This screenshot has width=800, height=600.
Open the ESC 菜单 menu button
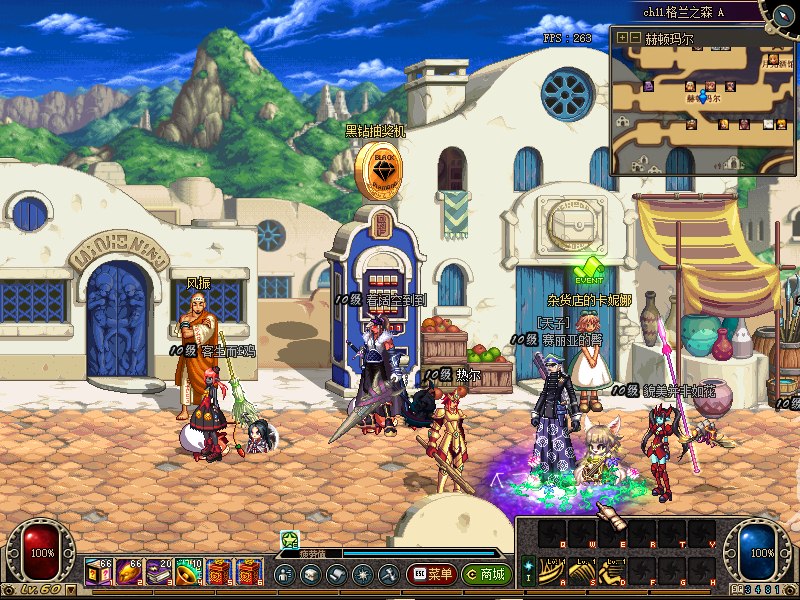click(x=431, y=575)
